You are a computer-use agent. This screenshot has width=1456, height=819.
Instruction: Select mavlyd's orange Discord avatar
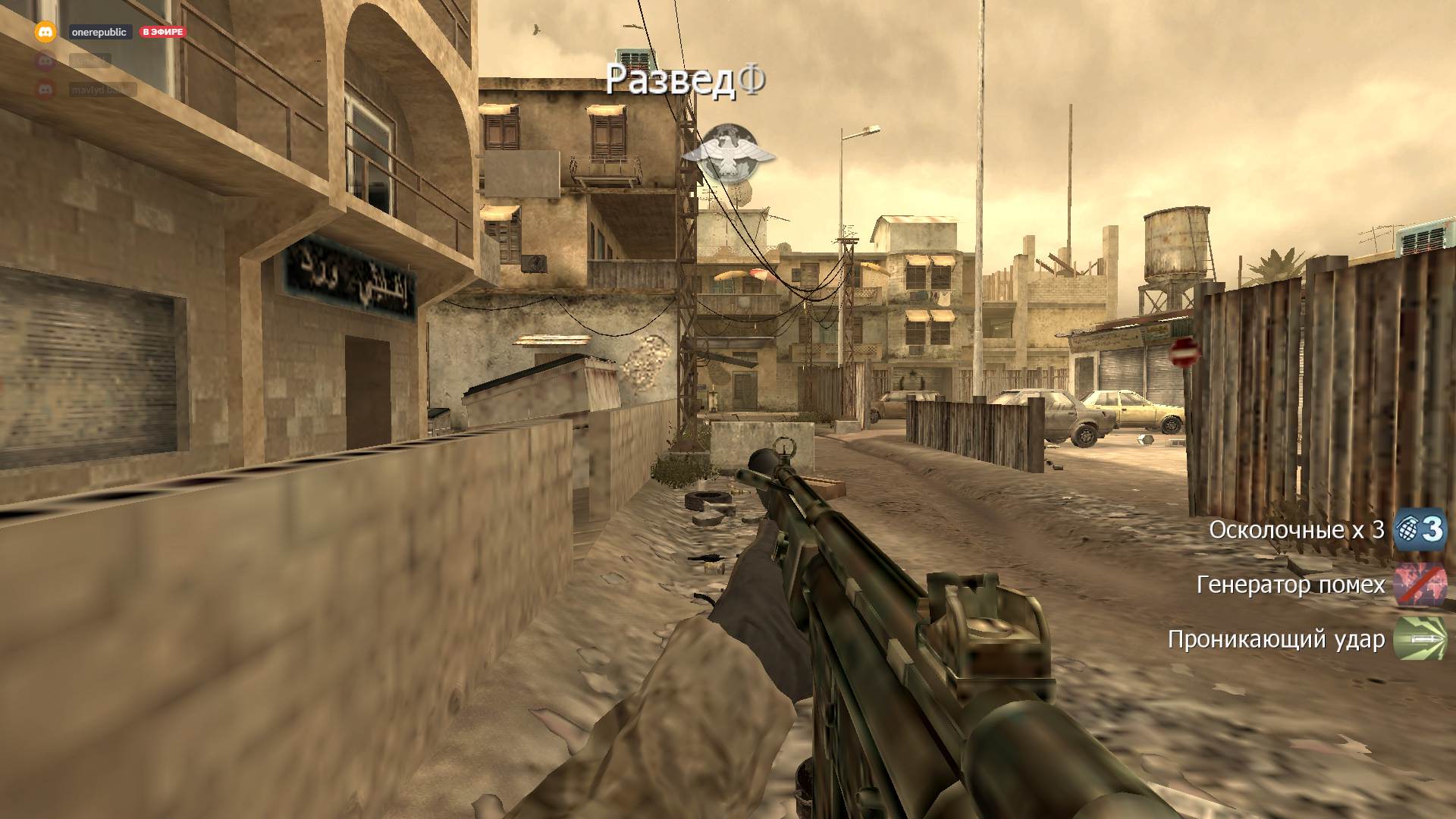(45, 88)
